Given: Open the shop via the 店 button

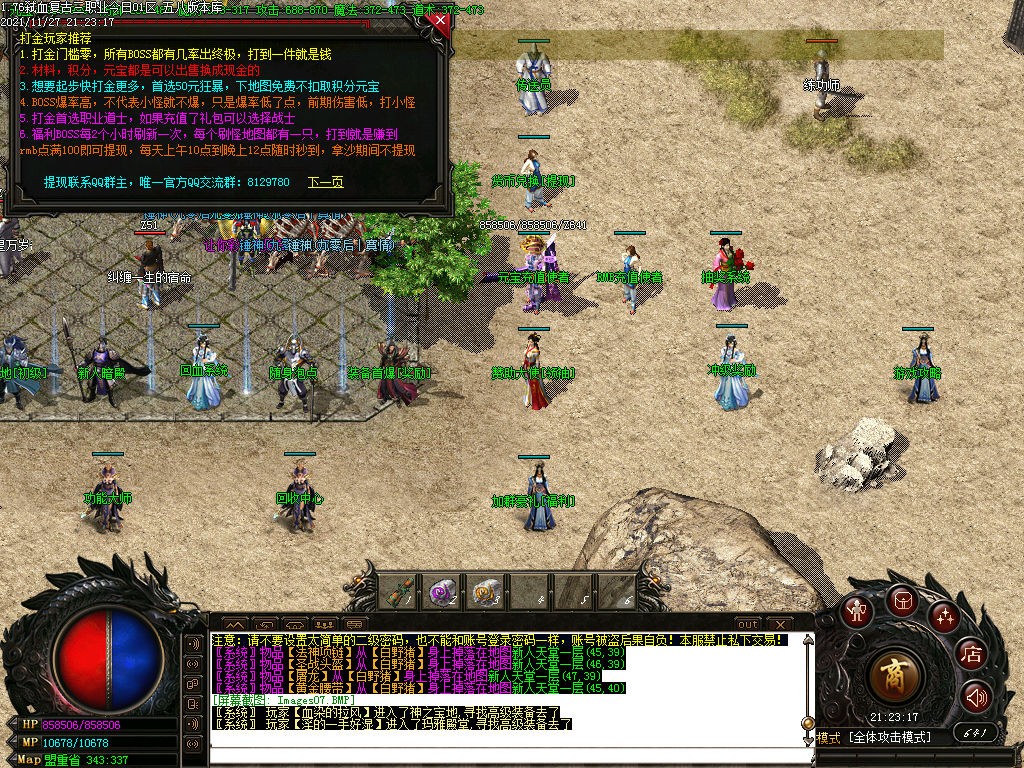Looking at the screenshot, I should click(971, 655).
